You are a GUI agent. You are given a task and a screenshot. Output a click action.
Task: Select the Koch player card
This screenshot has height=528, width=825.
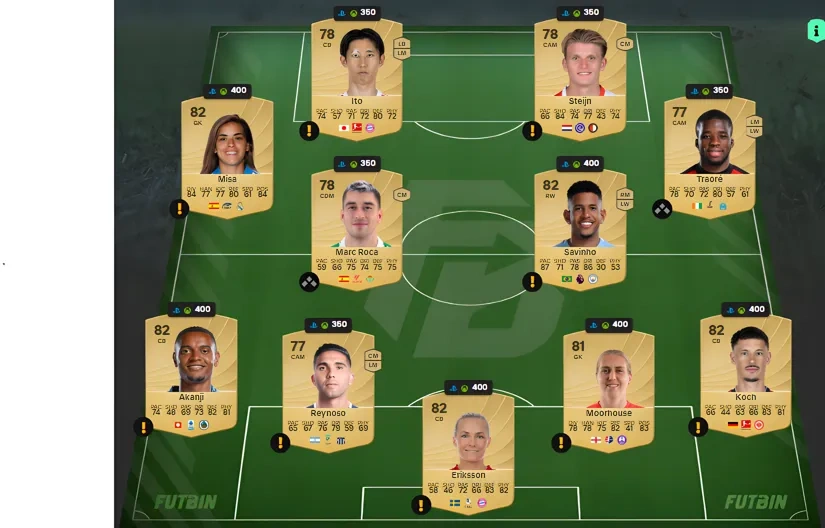pyautogui.click(x=745, y=372)
